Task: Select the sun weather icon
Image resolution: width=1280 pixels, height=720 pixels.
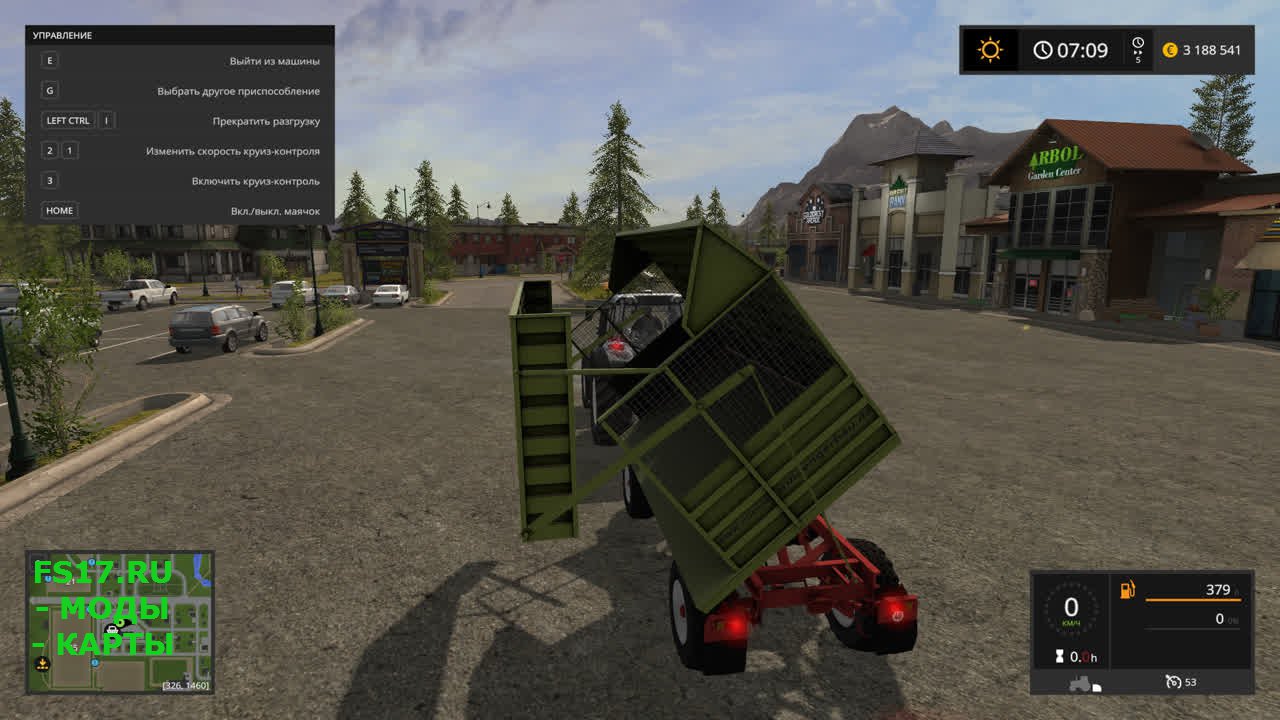Action: [990, 50]
